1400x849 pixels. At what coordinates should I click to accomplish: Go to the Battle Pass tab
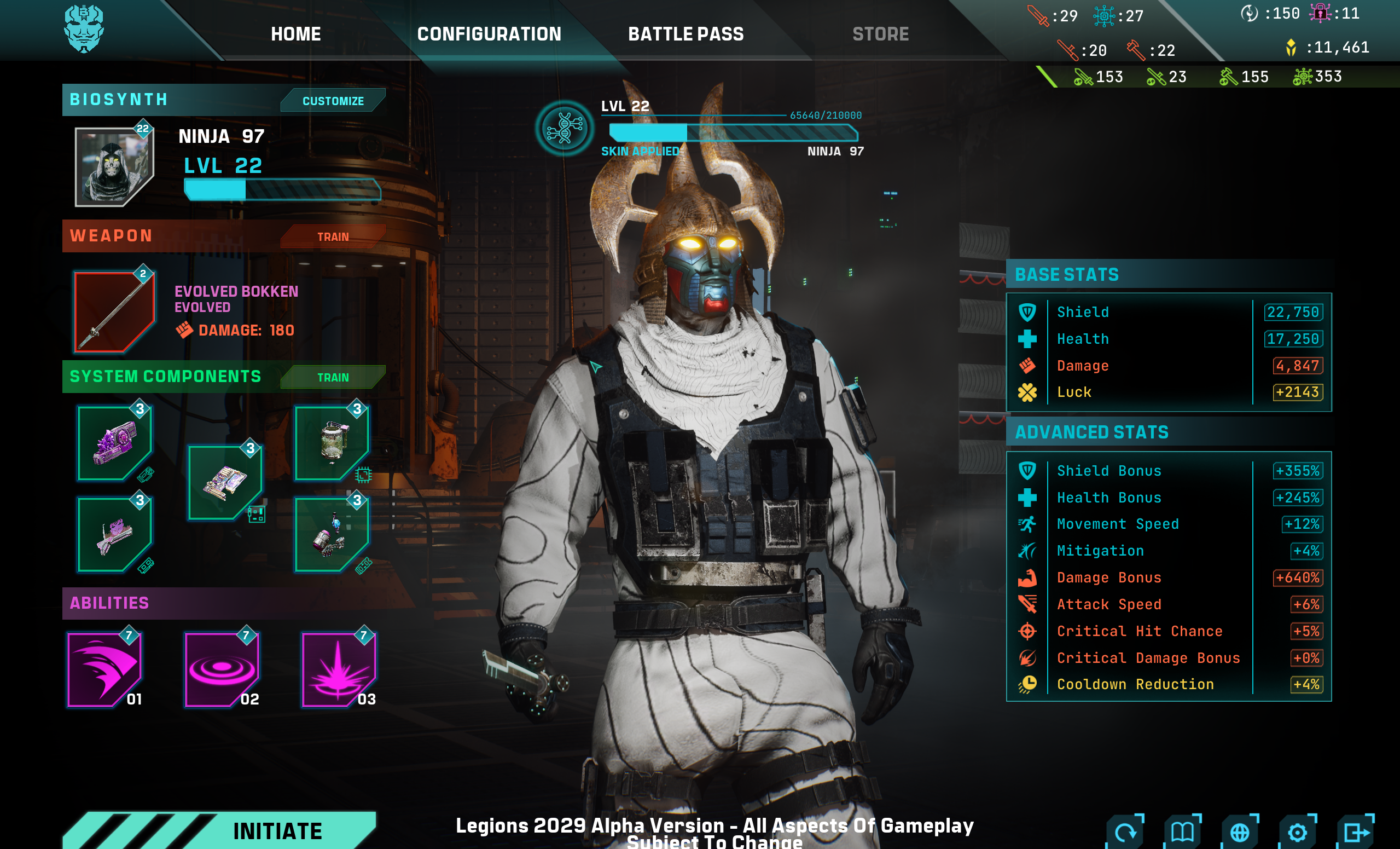(x=685, y=34)
